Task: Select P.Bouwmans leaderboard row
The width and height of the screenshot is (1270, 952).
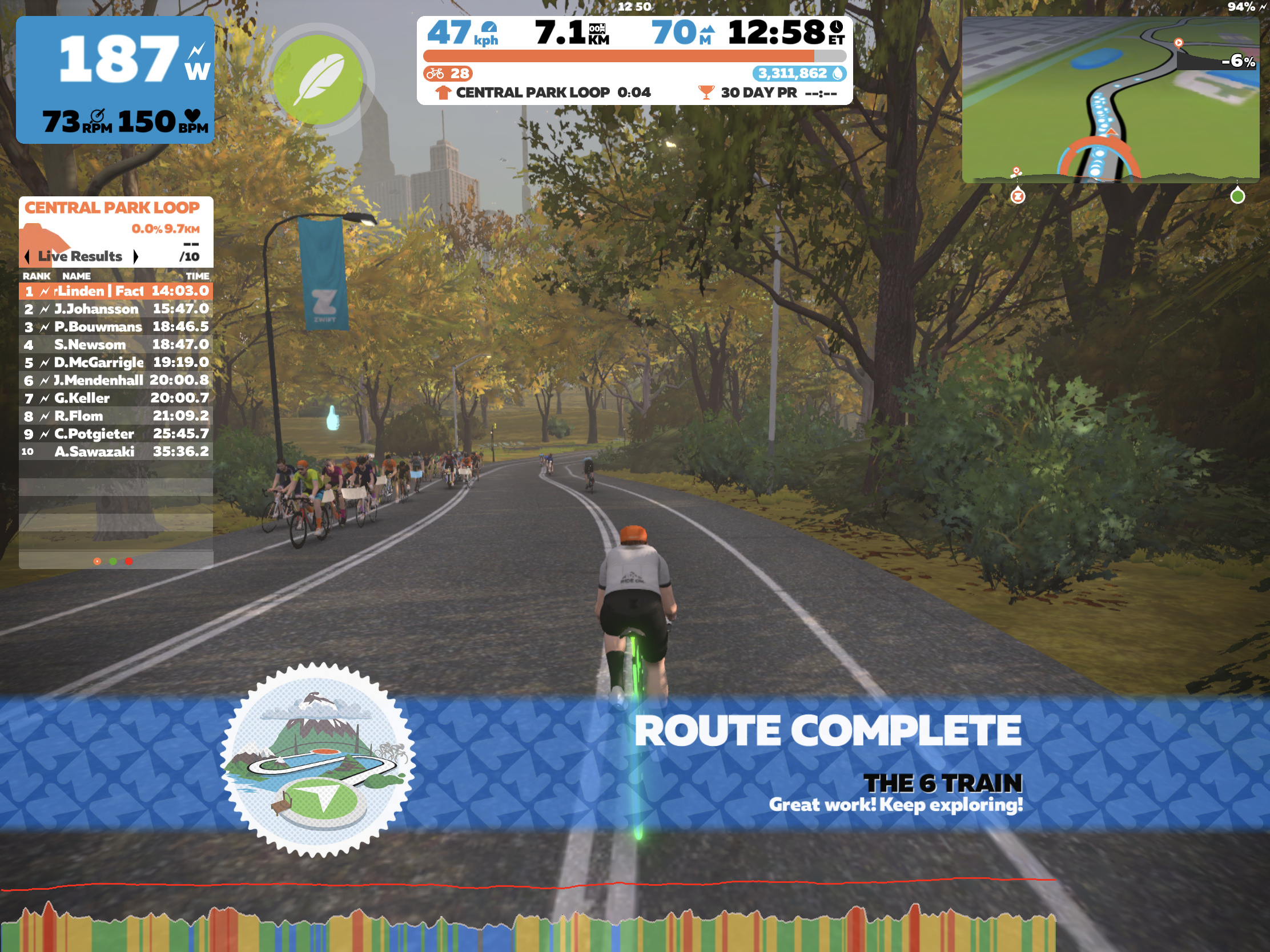Action: pos(115,326)
